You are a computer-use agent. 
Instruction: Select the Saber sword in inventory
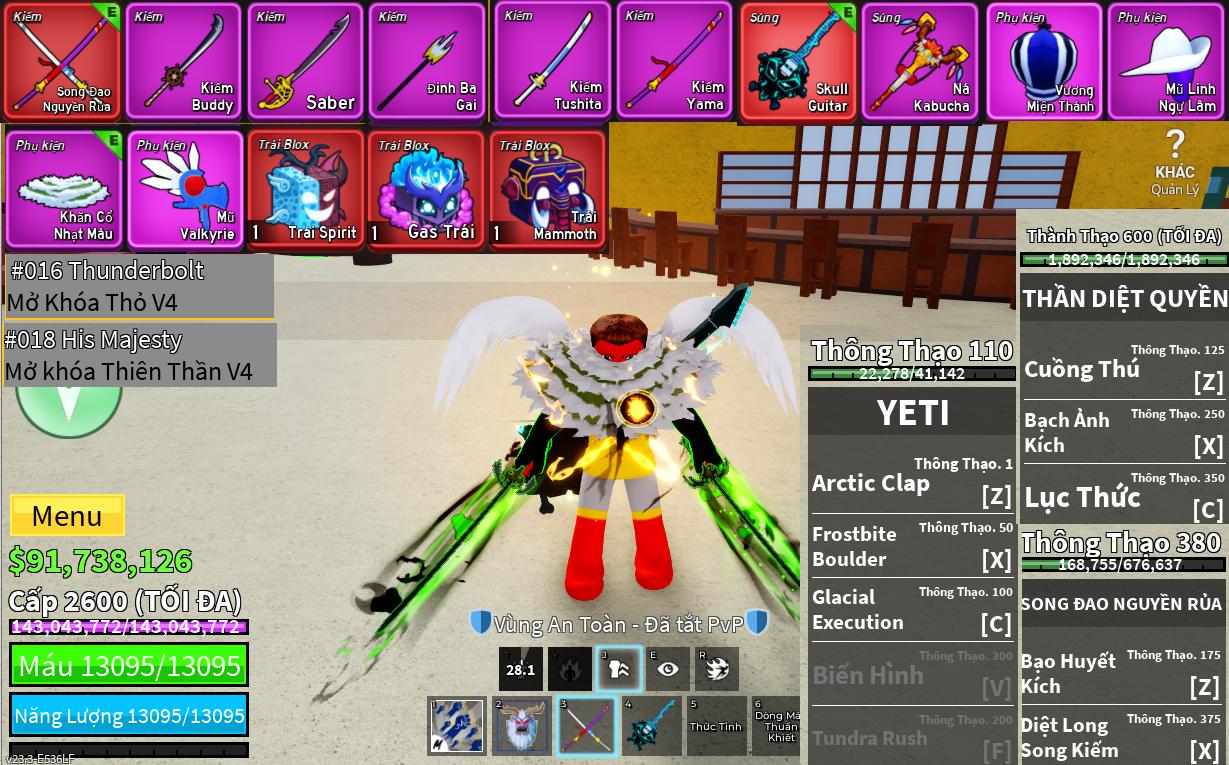click(x=306, y=62)
